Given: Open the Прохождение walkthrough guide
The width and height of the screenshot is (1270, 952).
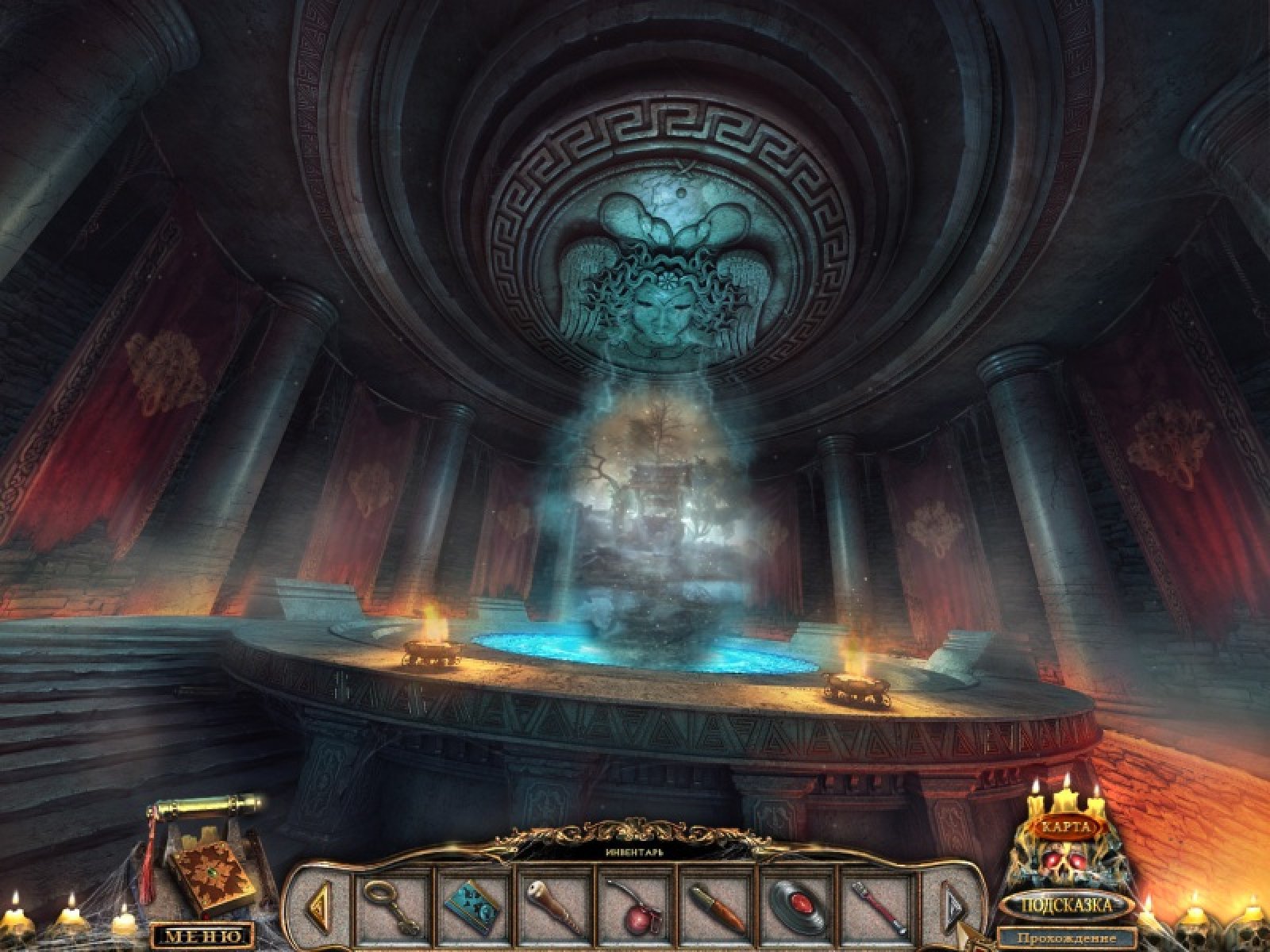Looking at the screenshot, I should (1065, 939).
